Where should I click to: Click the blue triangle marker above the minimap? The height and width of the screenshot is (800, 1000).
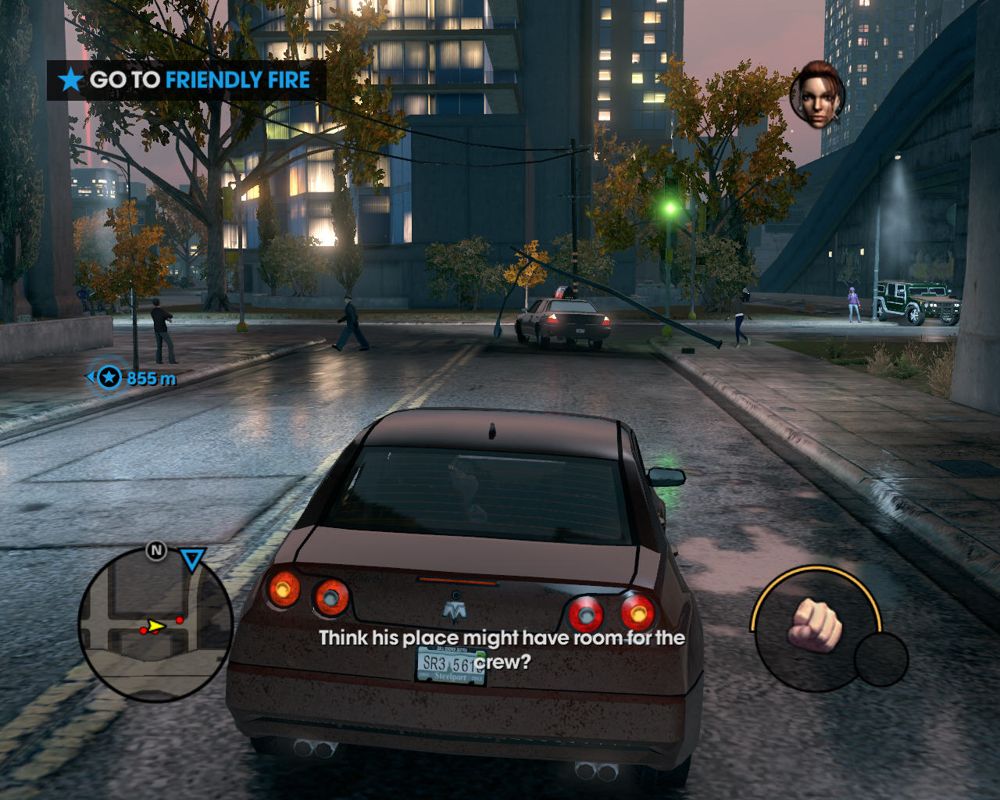pos(192,559)
